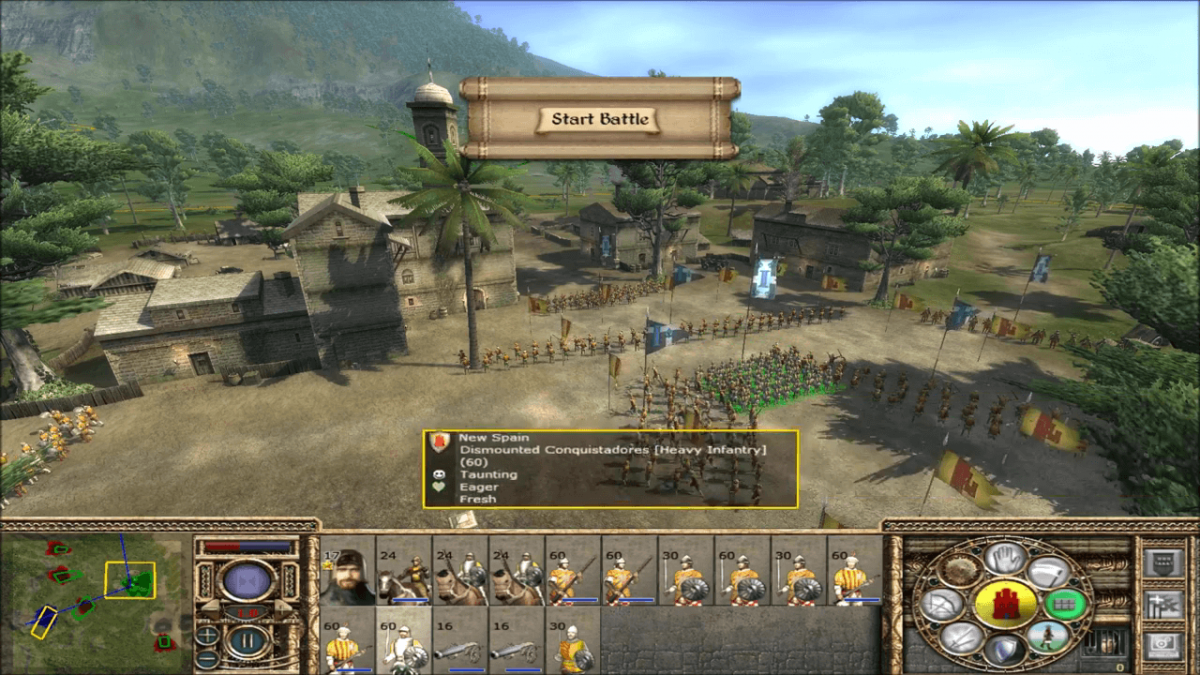Toggle run mode with the running man icon

pos(1049,637)
